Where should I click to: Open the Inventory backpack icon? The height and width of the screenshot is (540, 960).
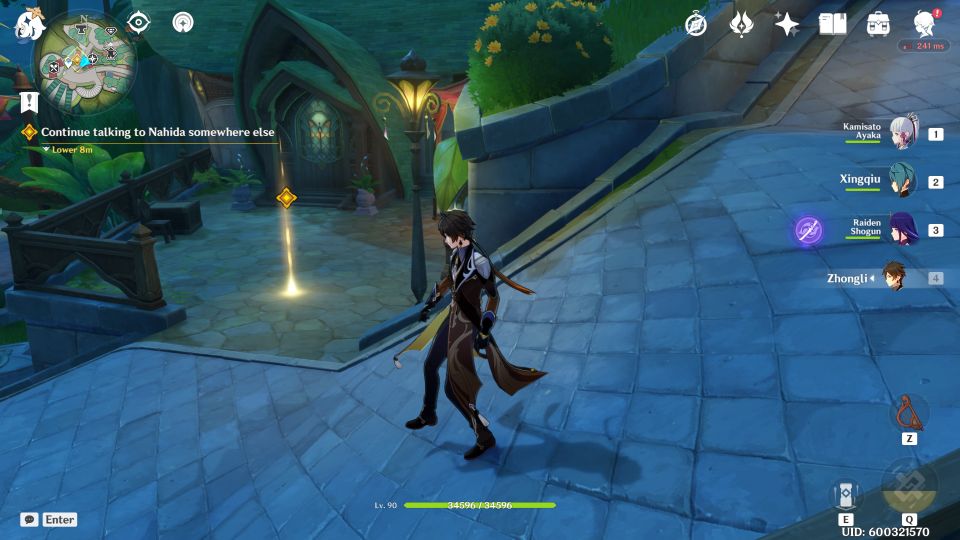click(x=879, y=24)
